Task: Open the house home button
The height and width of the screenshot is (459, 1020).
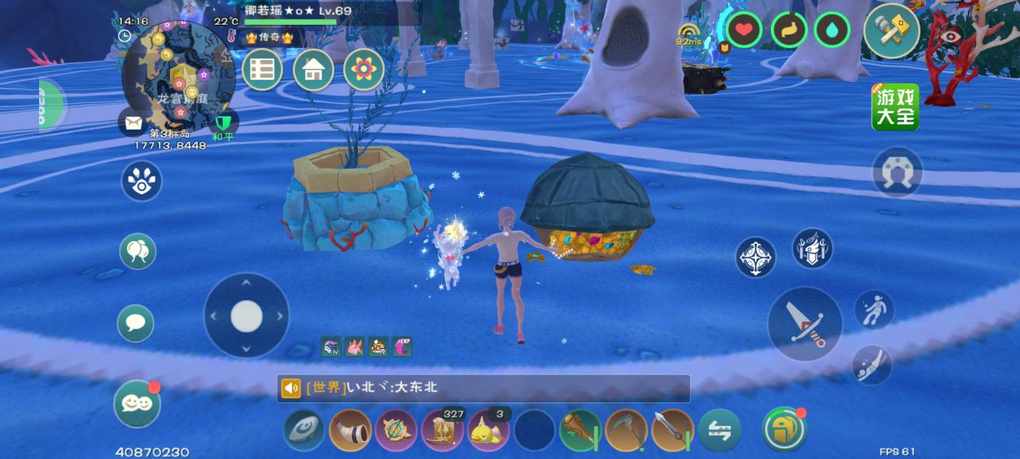Action: coord(314,70)
